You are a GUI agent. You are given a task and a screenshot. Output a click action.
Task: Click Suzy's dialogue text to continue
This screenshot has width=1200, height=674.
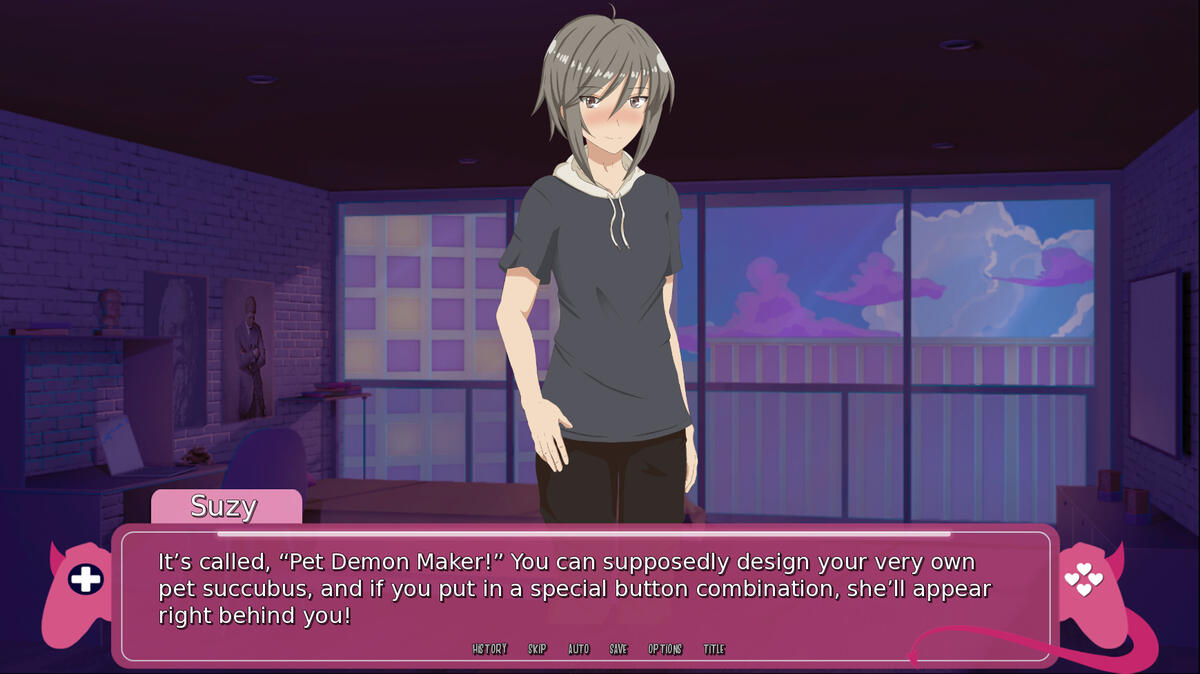tap(575, 589)
